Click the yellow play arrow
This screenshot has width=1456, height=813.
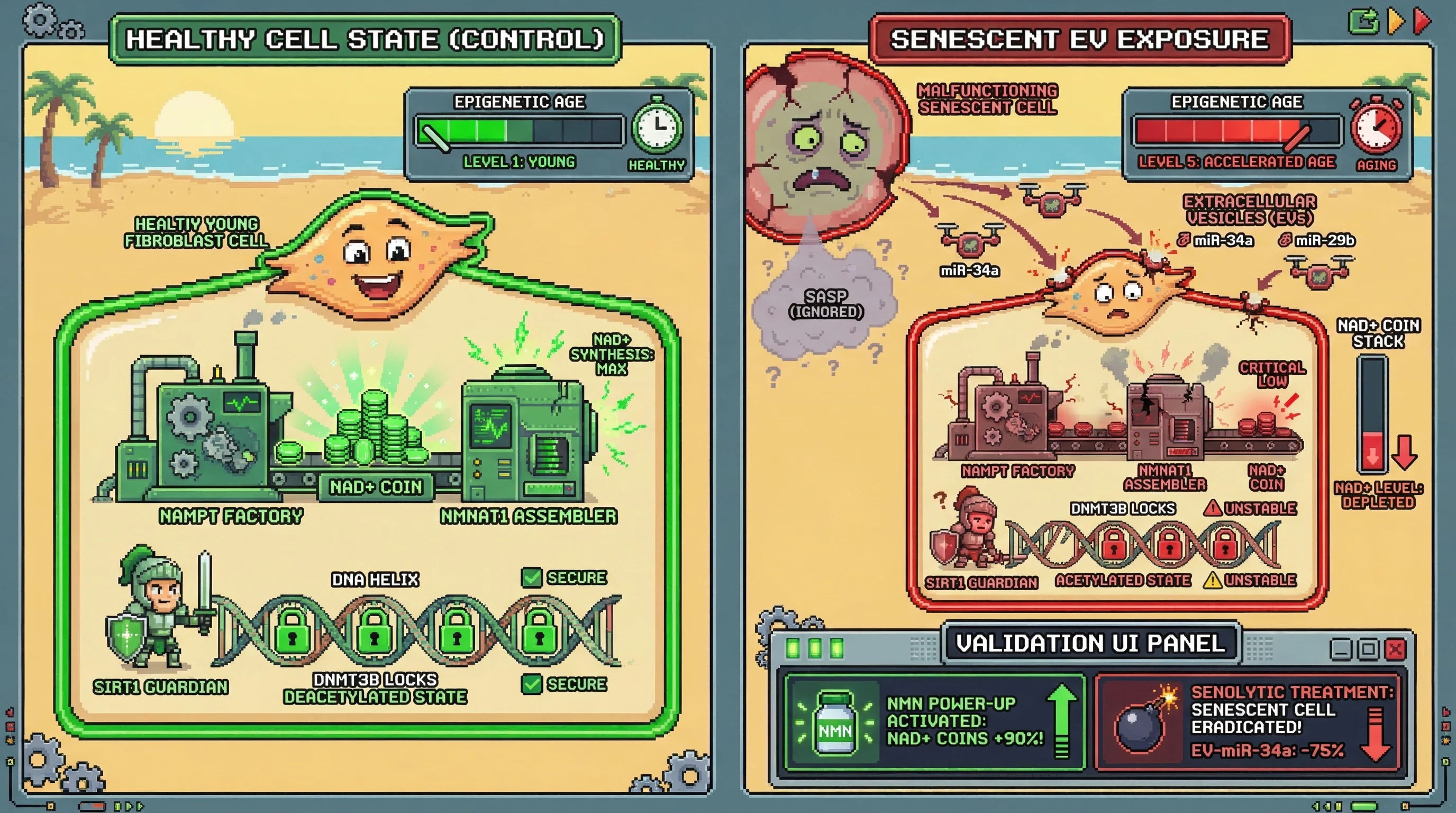click(1396, 21)
